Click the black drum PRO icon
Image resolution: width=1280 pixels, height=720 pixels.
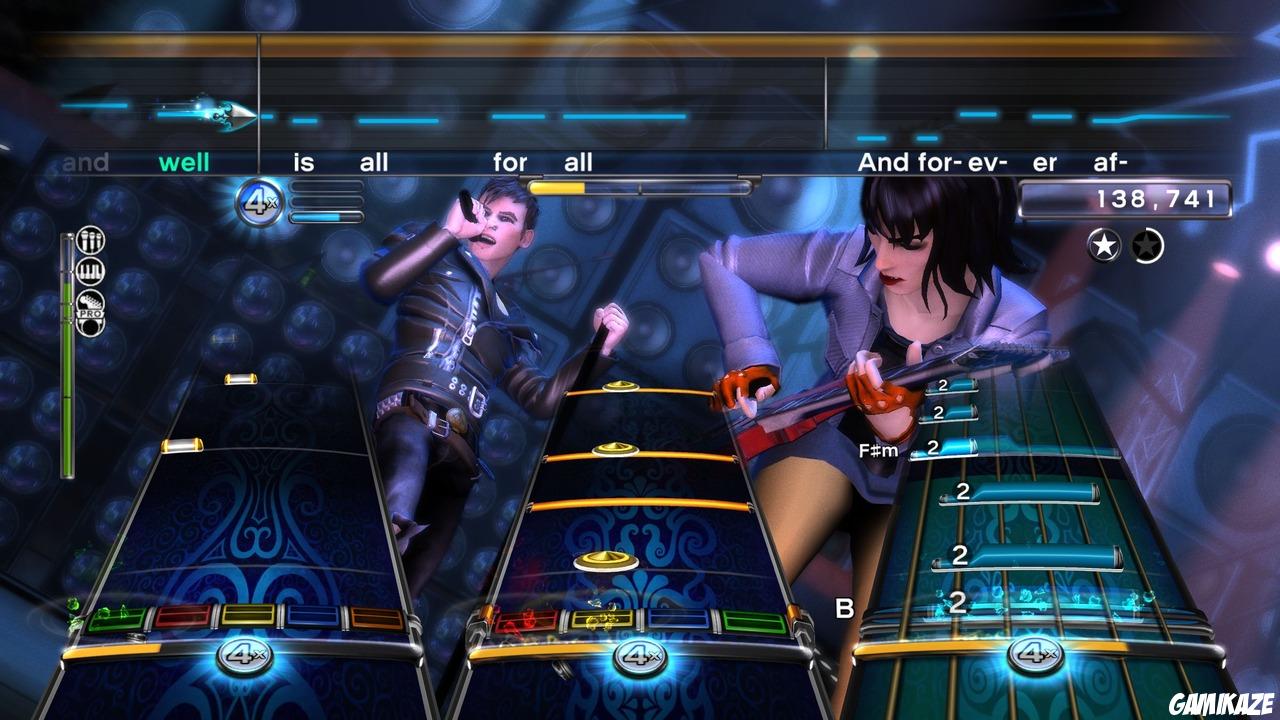coord(90,326)
